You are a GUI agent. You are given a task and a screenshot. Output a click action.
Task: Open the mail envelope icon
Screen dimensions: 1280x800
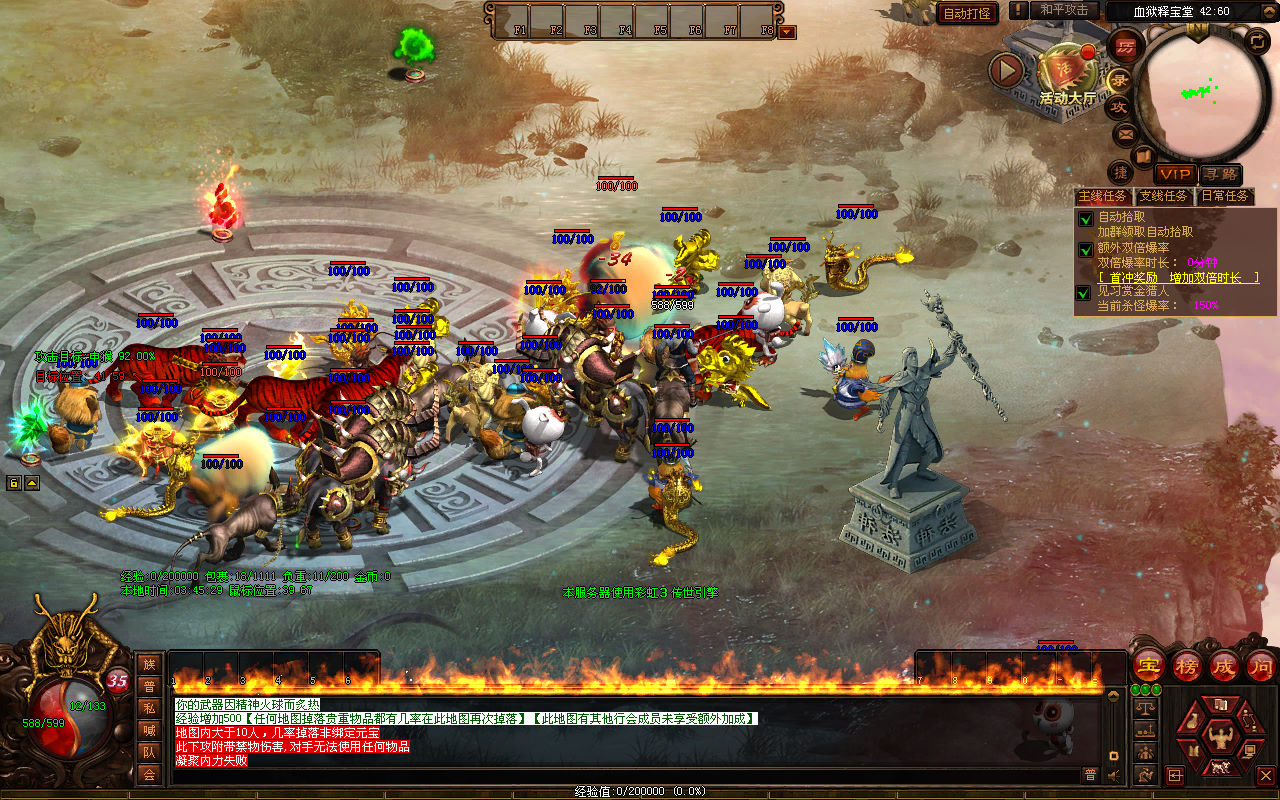click(1126, 134)
